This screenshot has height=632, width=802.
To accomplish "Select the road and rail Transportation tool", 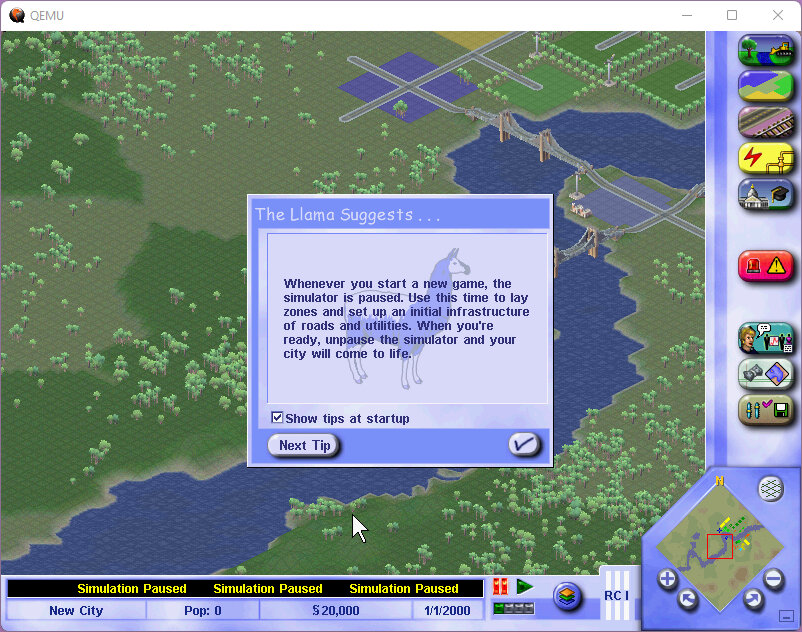I will (765, 122).
